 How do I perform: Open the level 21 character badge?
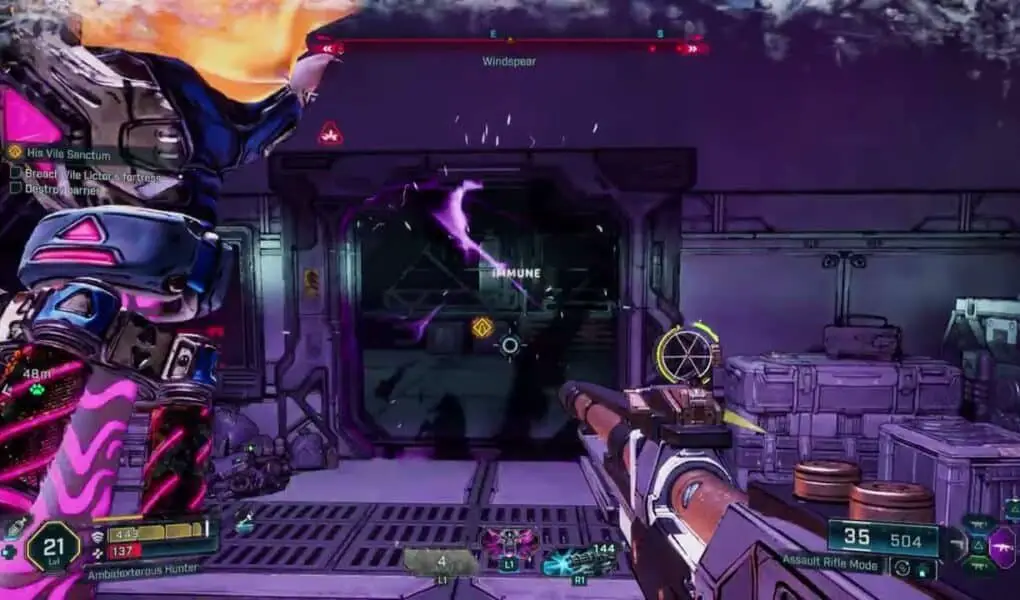(53, 545)
